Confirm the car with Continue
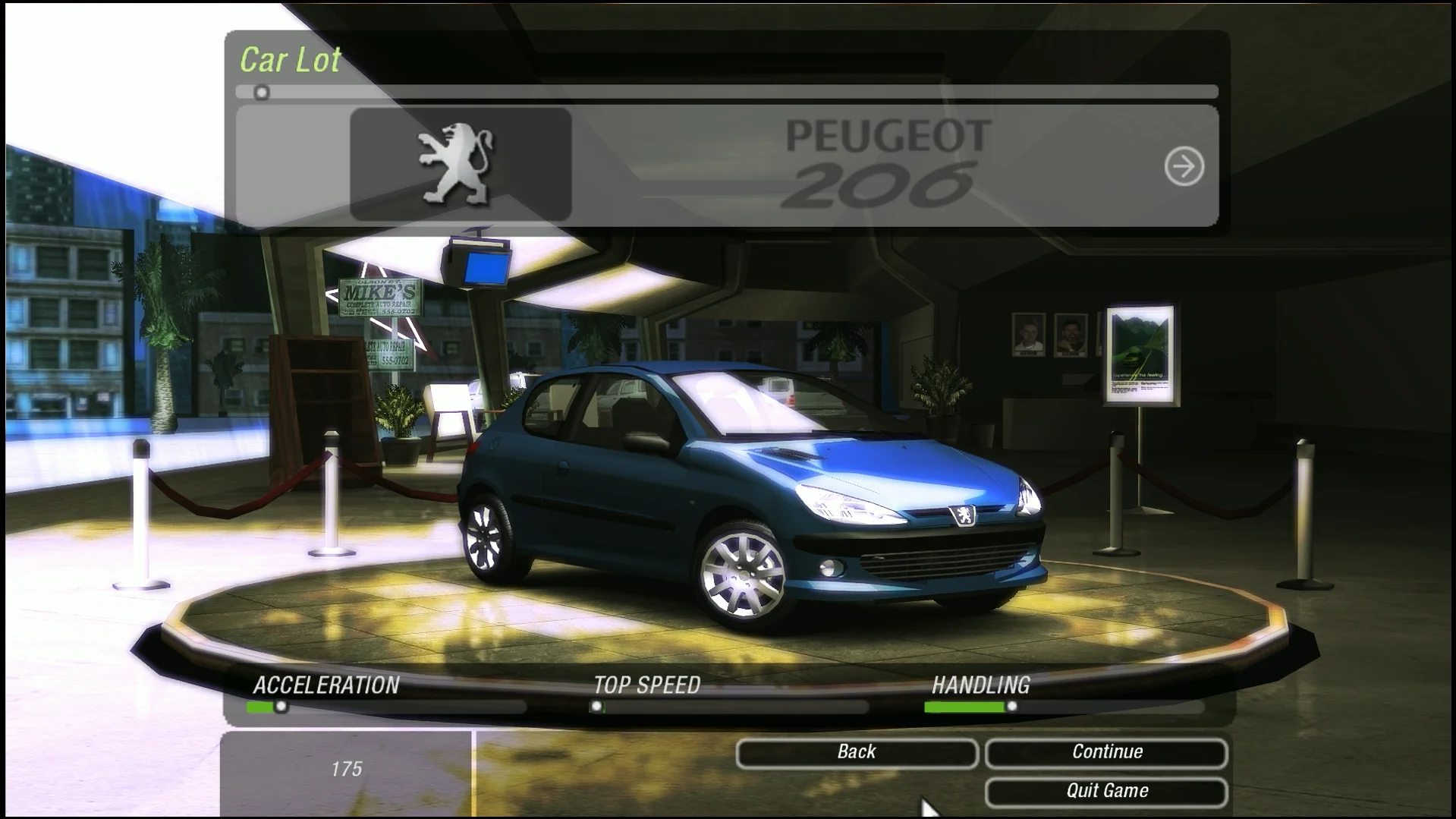1456x819 pixels. 1106,752
